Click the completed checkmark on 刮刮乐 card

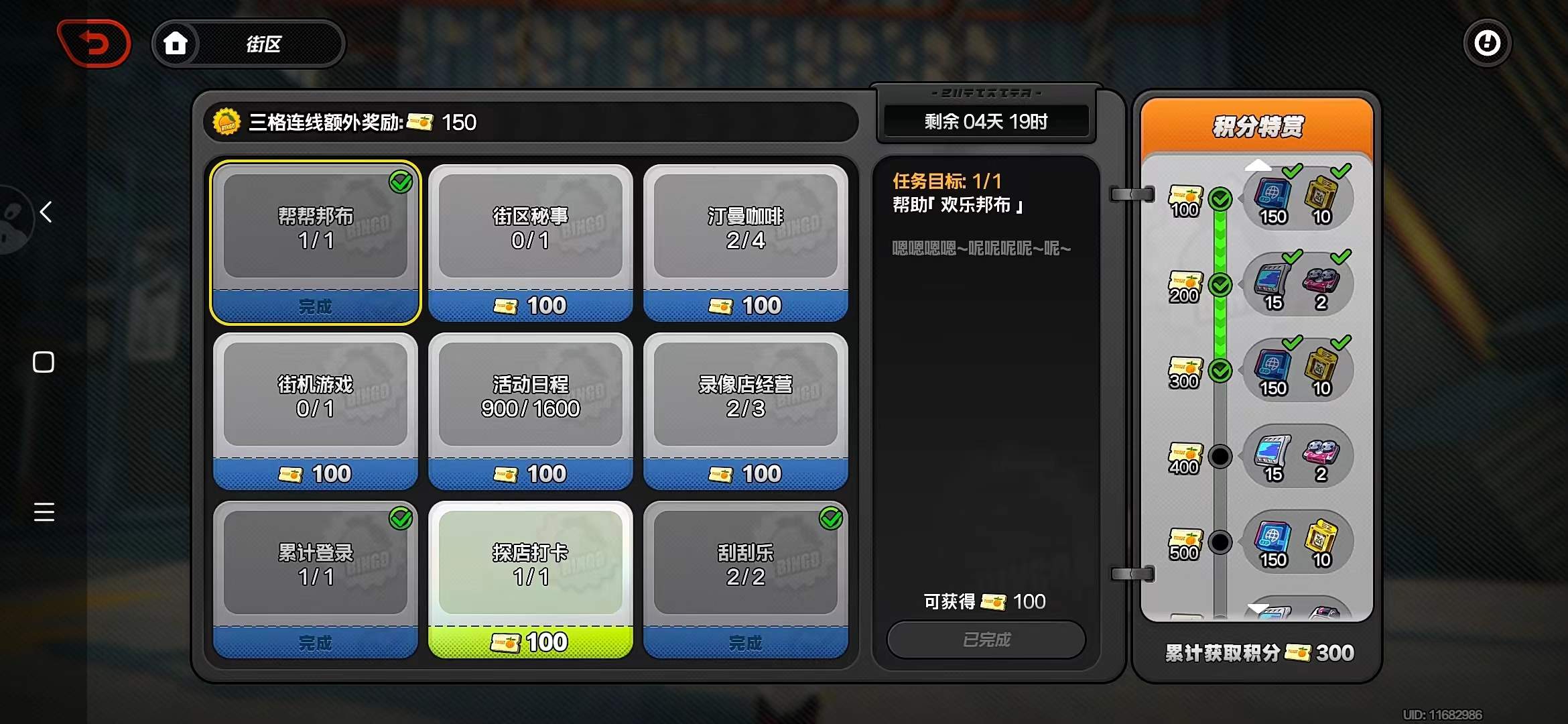[832, 518]
